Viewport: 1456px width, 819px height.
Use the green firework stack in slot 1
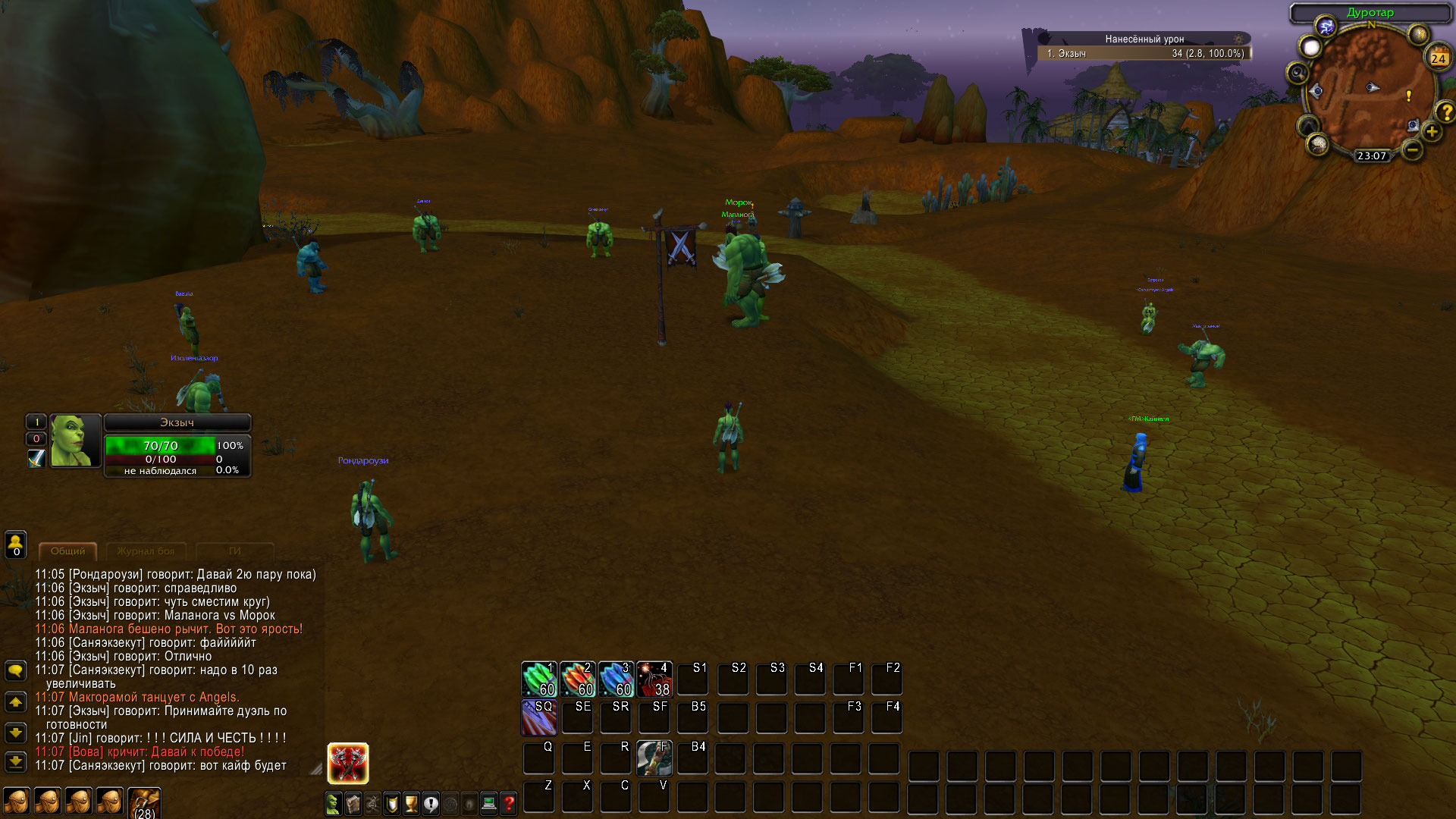point(539,679)
